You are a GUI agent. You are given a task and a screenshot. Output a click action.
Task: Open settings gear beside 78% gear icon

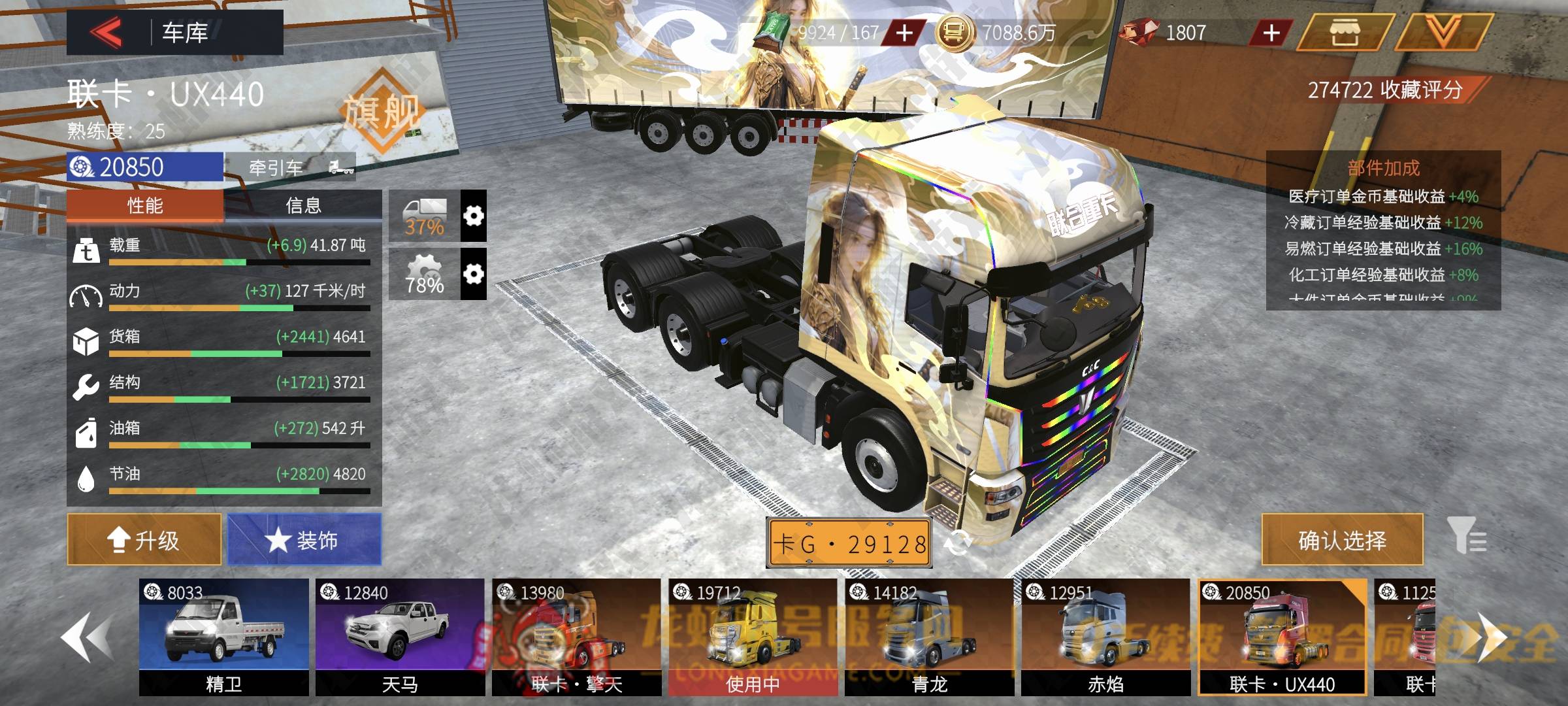474,274
